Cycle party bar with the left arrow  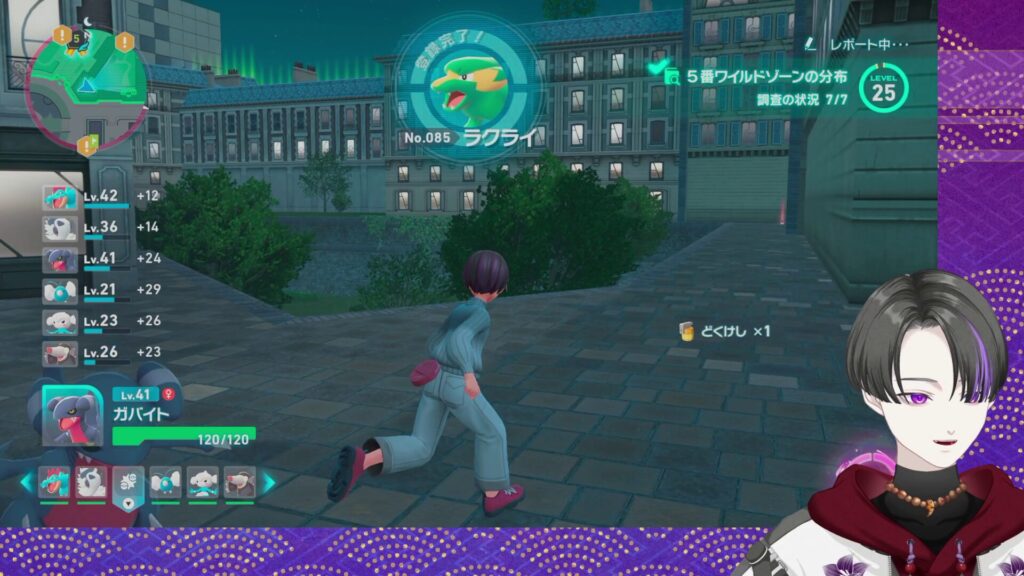click(27, 483)
